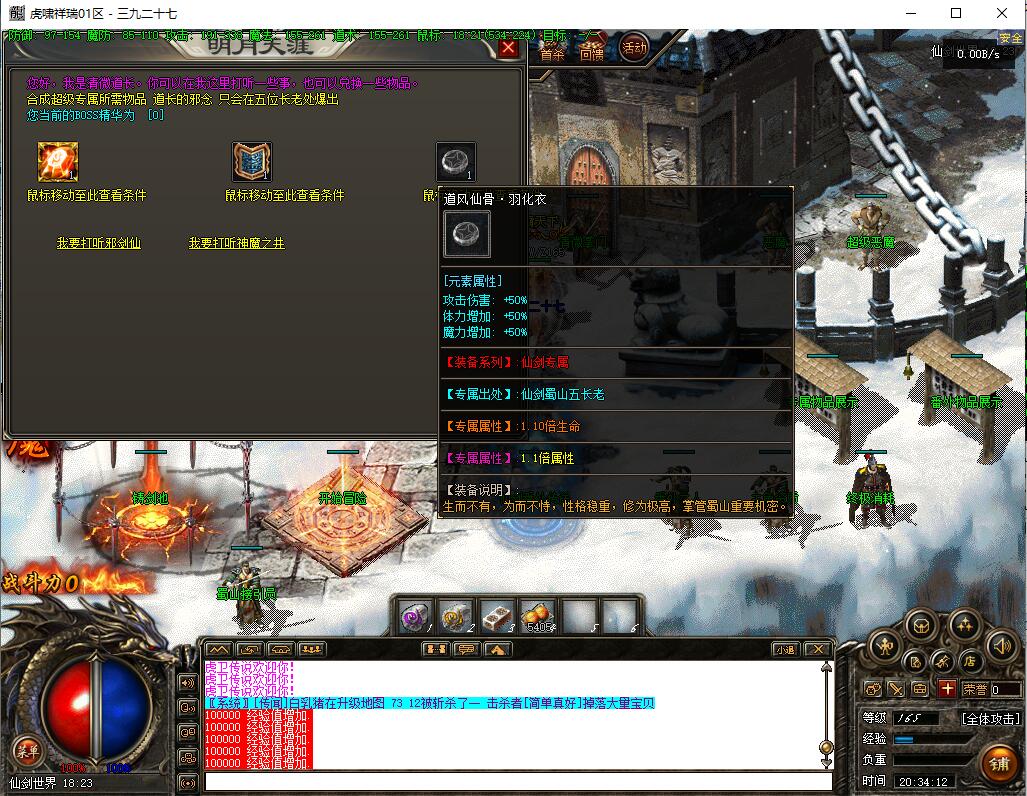Choose "我要打听神魔之井" dialogue option
Viewport: 1027px width, 796px height.
coord(236,243)
